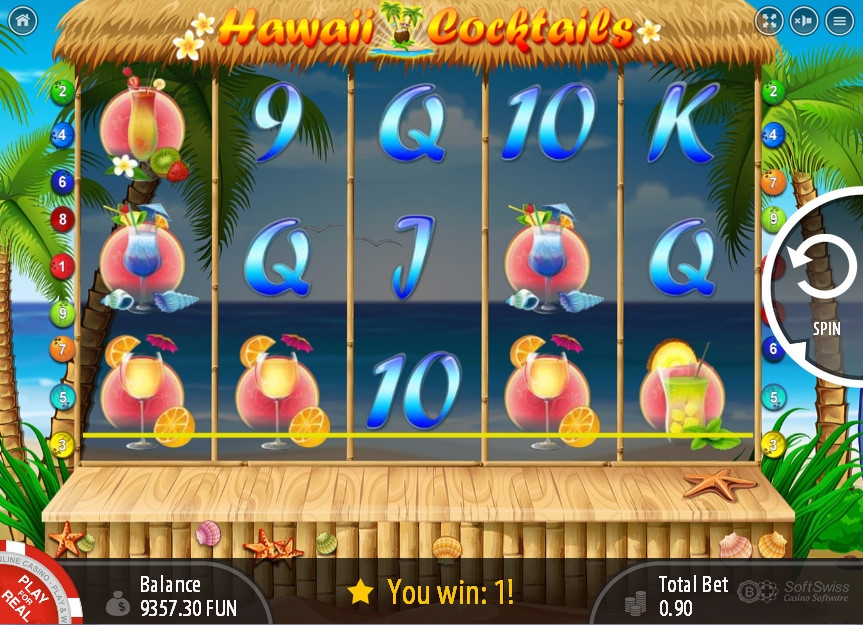
Task: Click the Play for Real chip badge
Action: click(28, 593)
